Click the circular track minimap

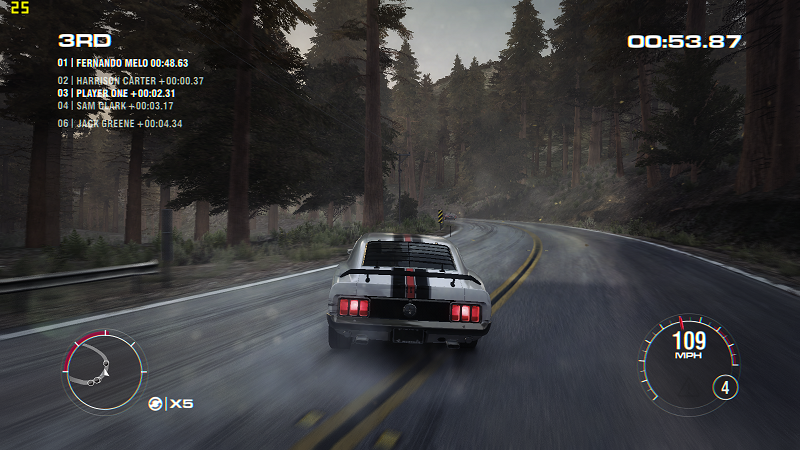tap(104, 372)
